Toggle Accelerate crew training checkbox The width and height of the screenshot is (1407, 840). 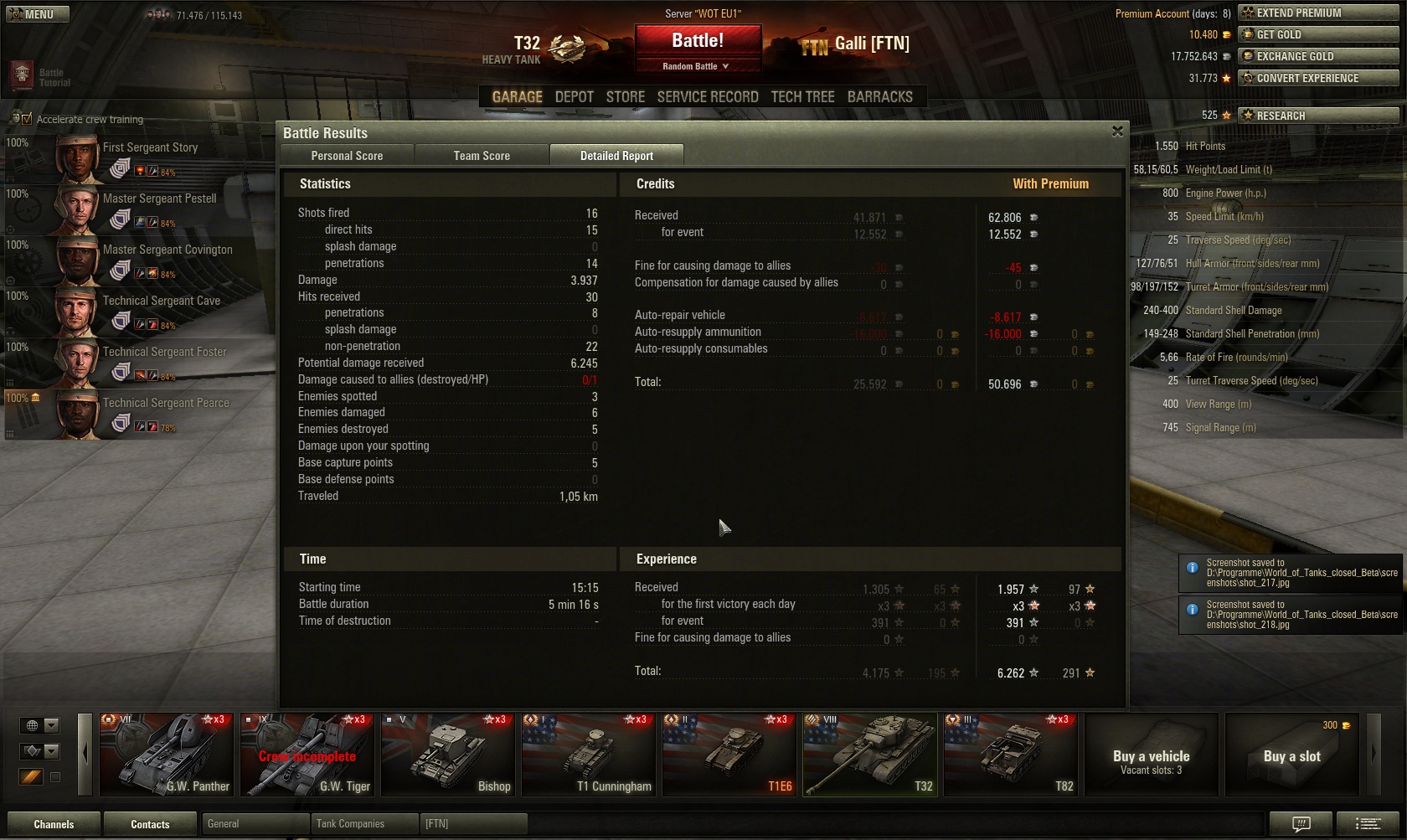click(x=26, y=119)
